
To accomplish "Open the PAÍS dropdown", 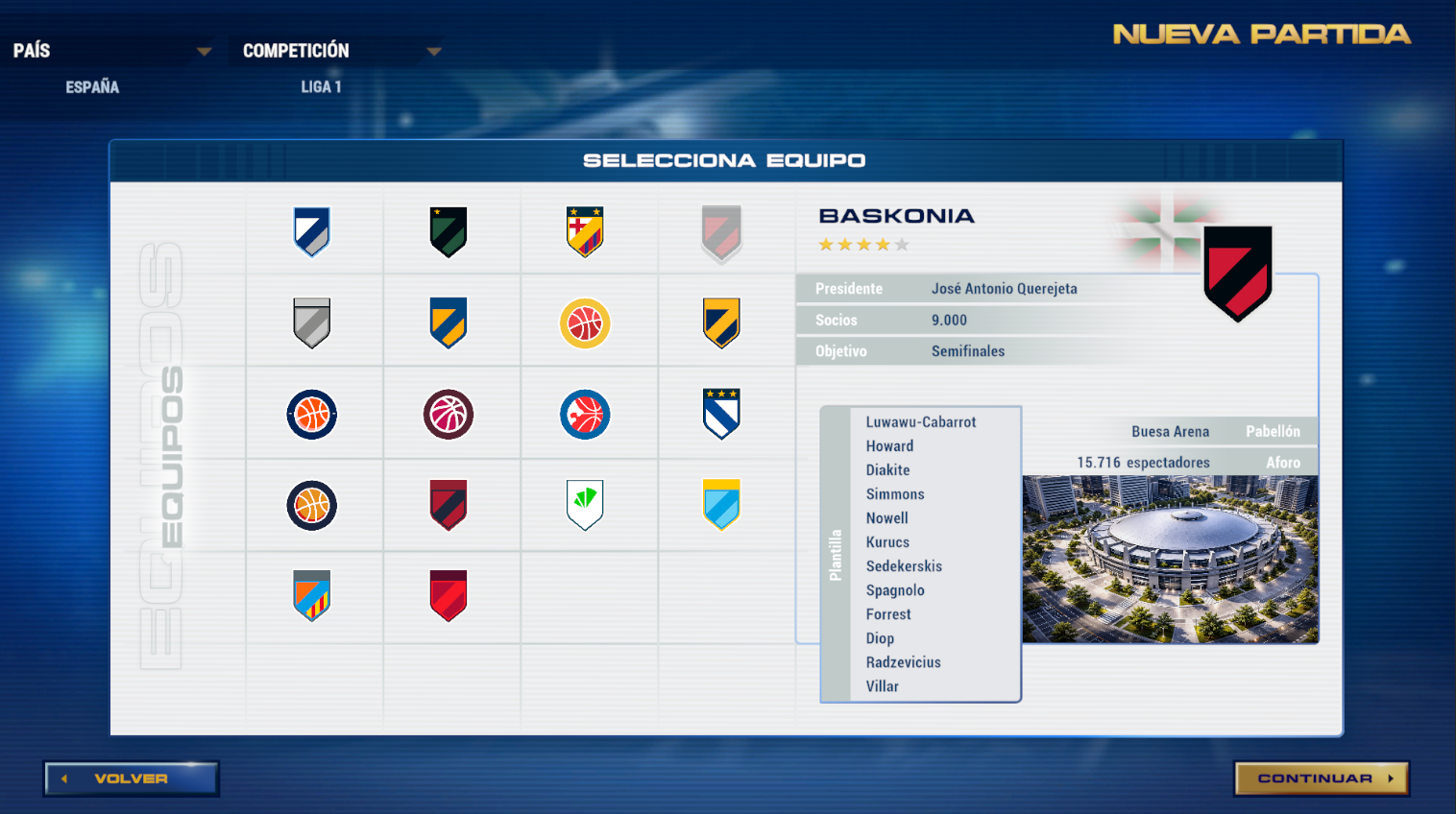I will coord(204,51).
